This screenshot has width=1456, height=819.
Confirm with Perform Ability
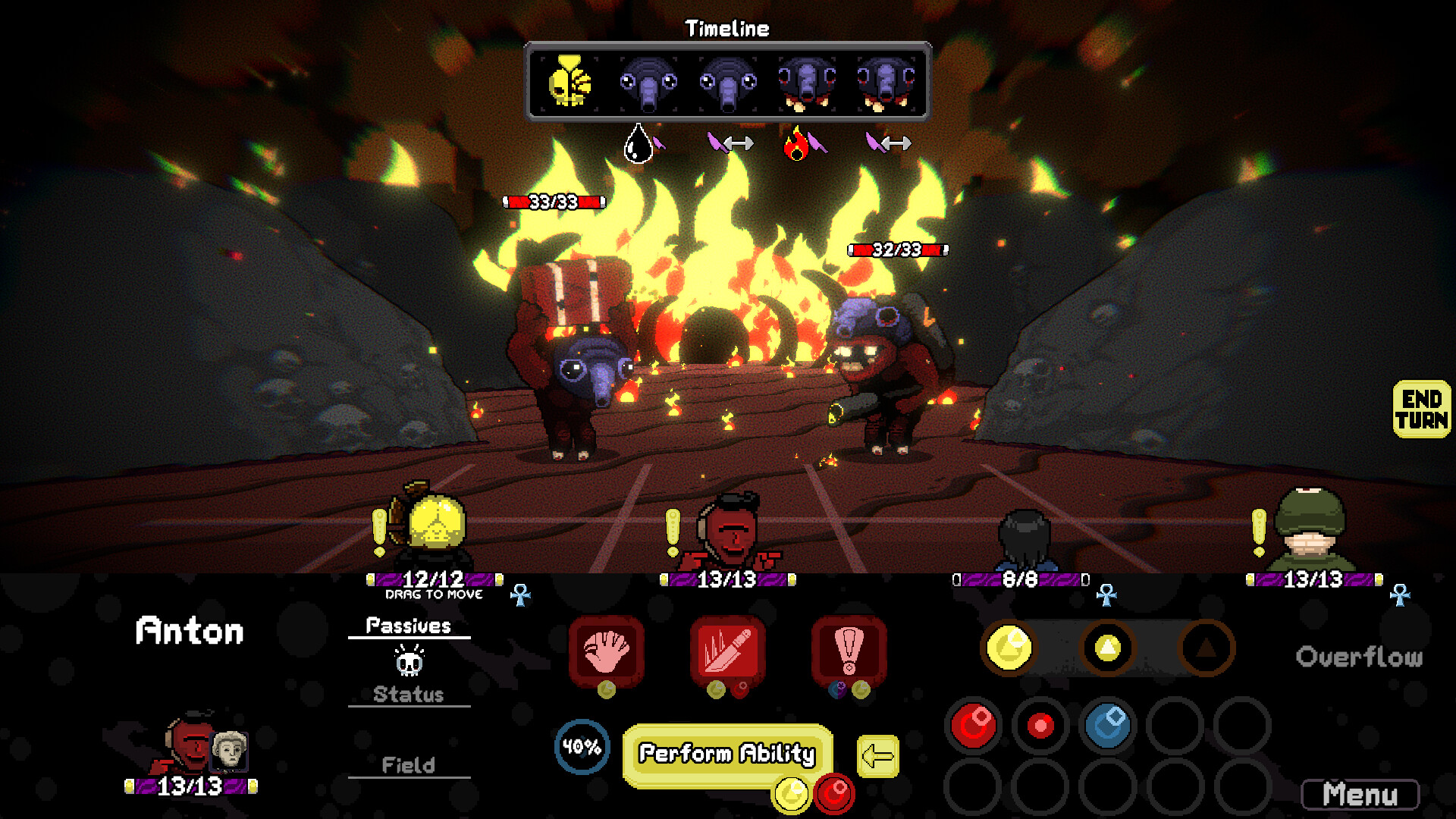pos(726,753)
